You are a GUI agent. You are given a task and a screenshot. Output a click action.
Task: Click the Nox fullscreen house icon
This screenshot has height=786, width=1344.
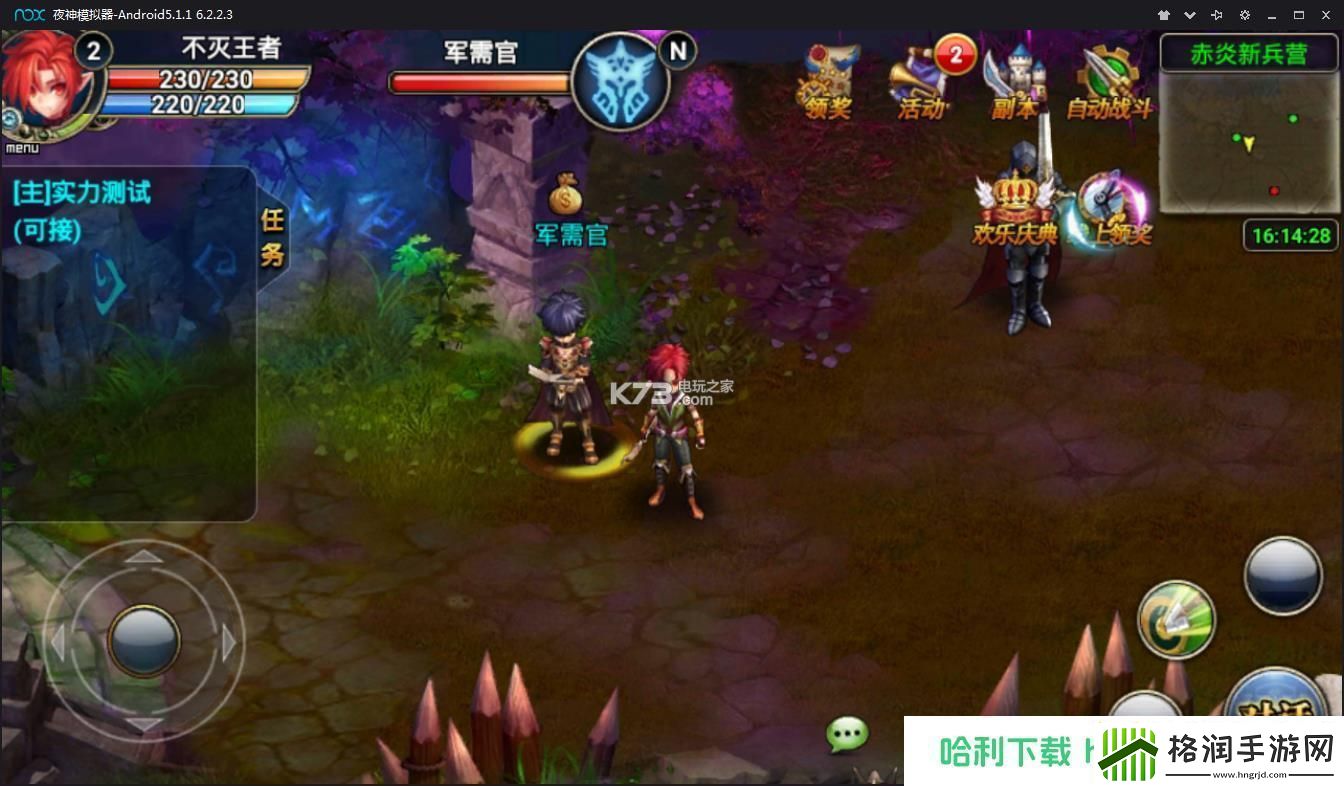click(1162, 15)
